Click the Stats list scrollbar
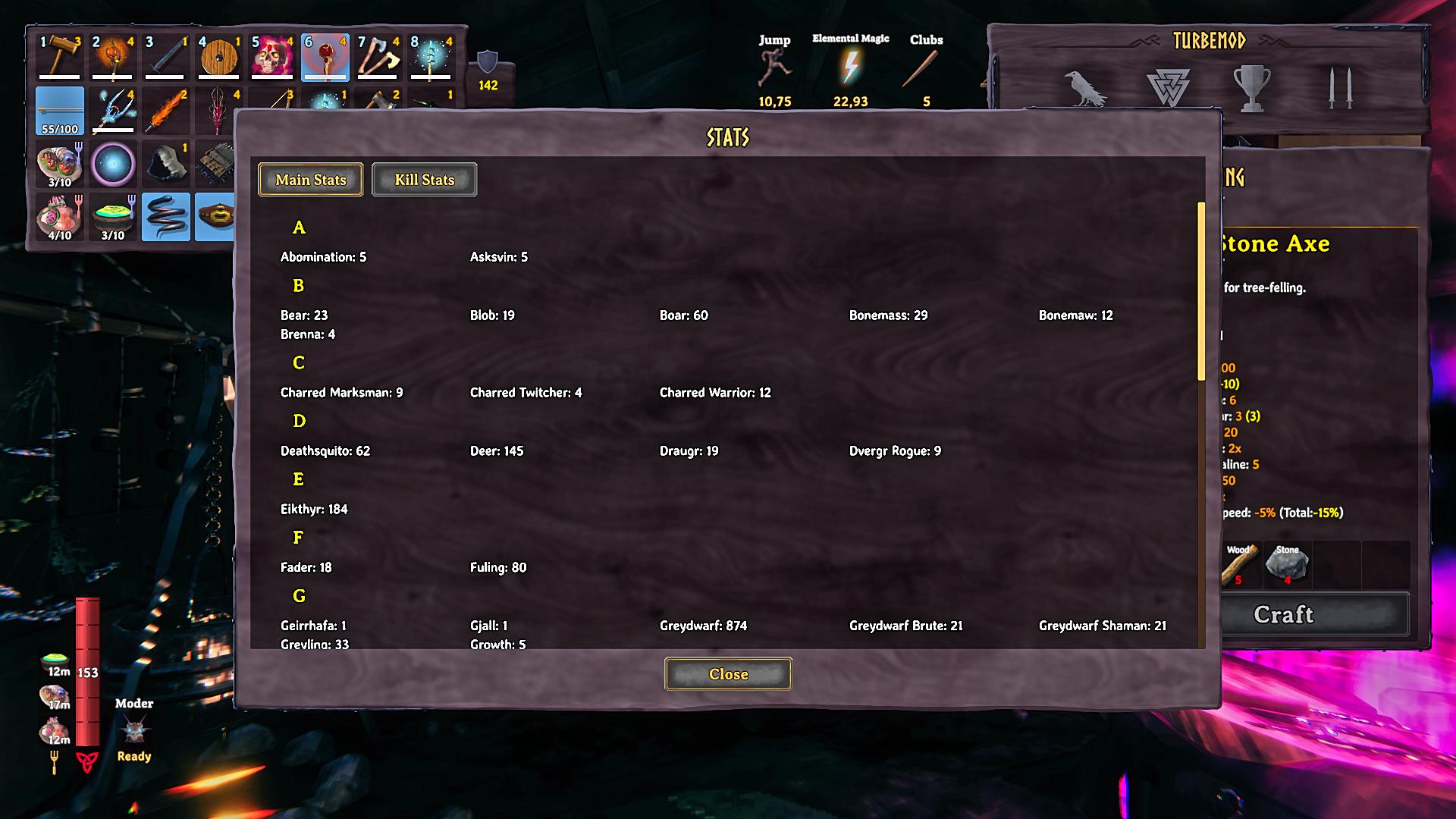The height and width of the screenshot is (819, 1456). pyautogui.click(x=1201, y=291)
